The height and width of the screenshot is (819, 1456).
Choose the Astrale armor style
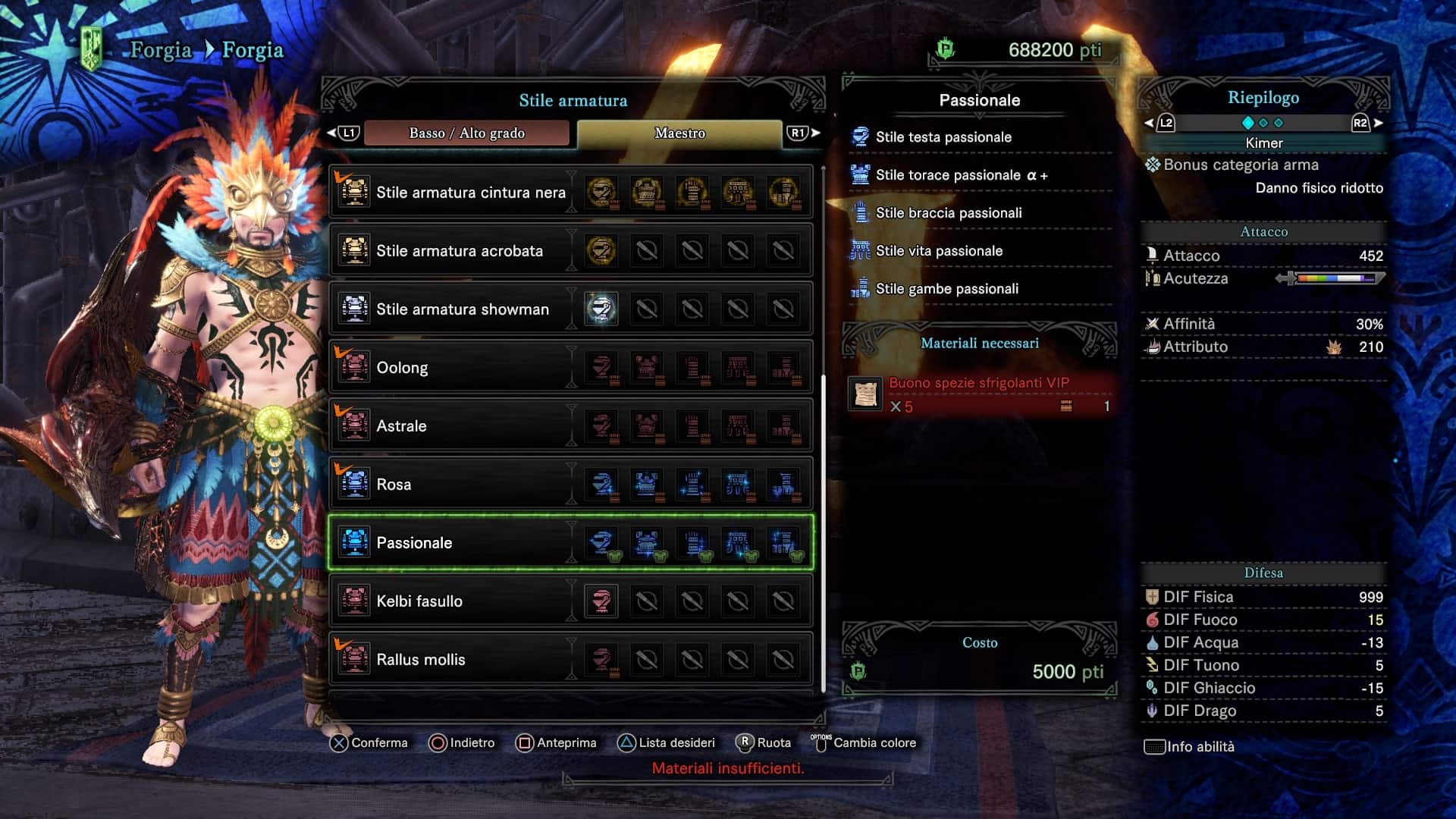coord(401,426)
